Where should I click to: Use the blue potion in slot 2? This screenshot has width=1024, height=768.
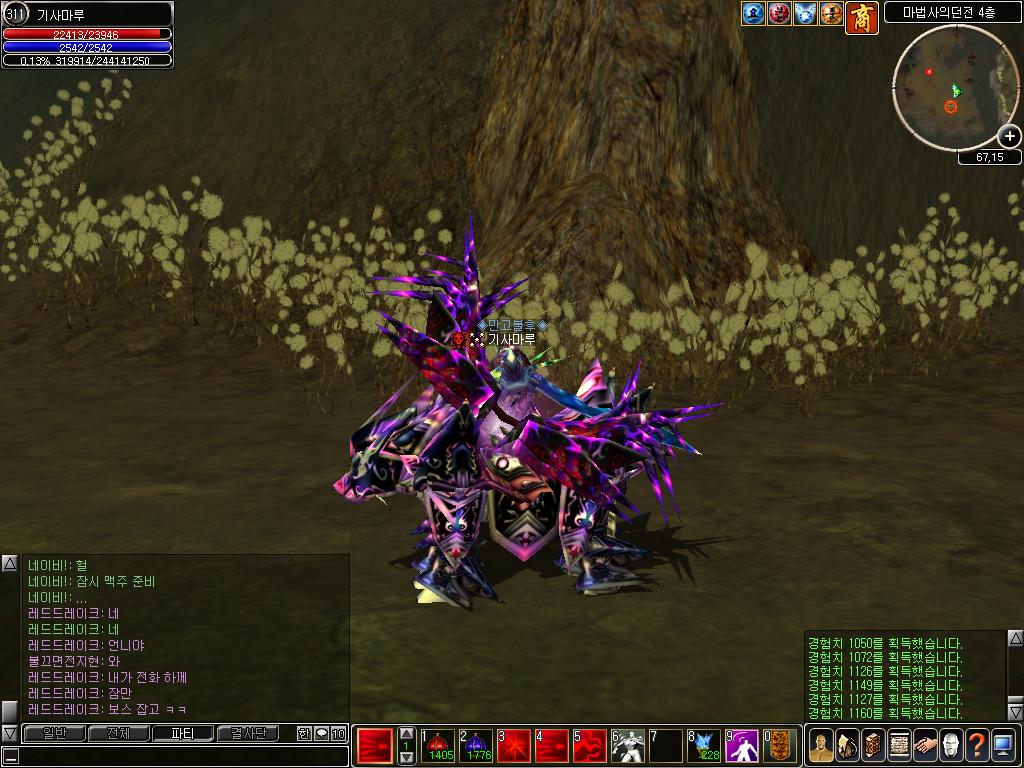(476, 746)
